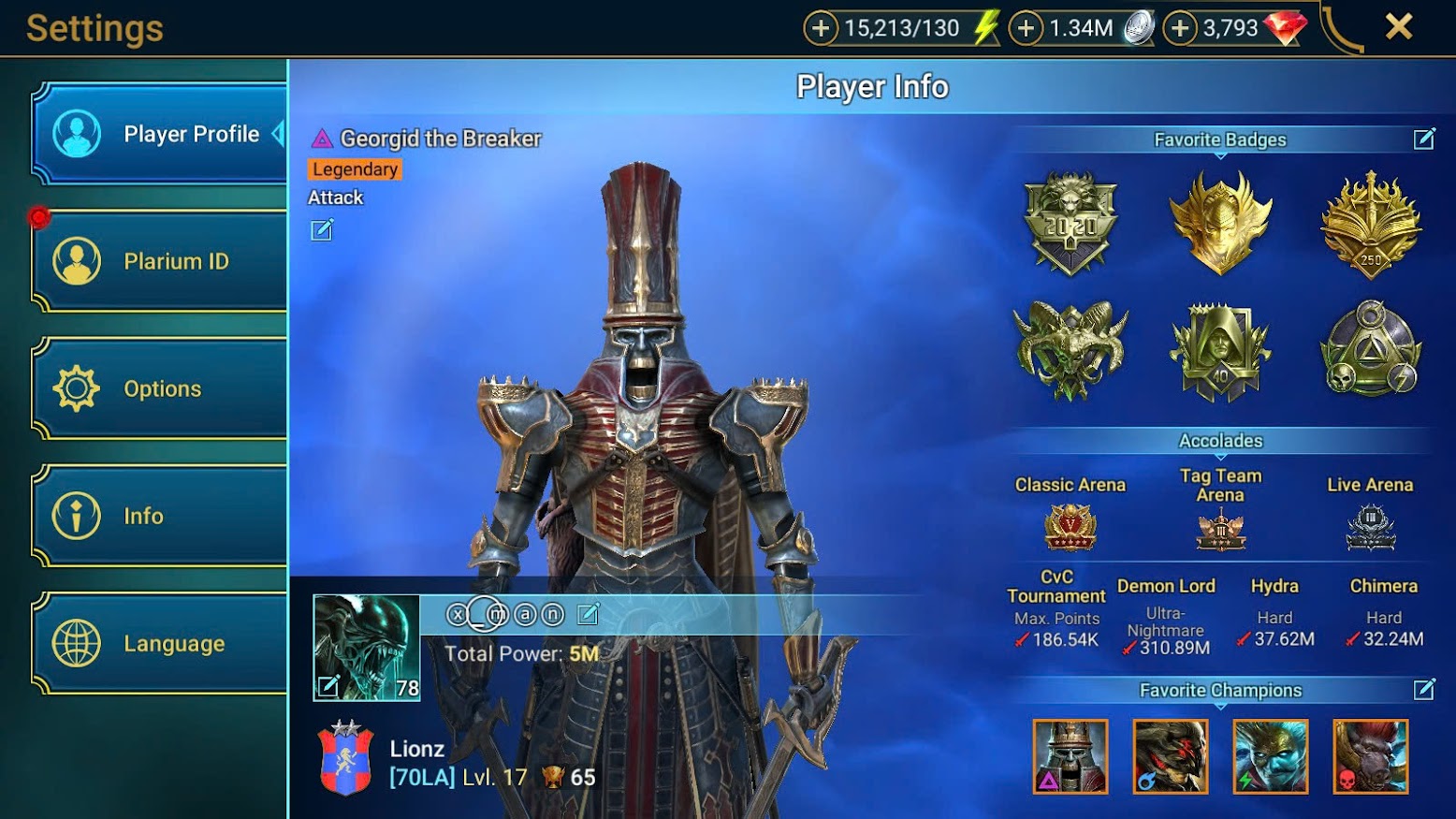
Task: View the Classic Arena accolade emblem
Action: pos(1070,527)
